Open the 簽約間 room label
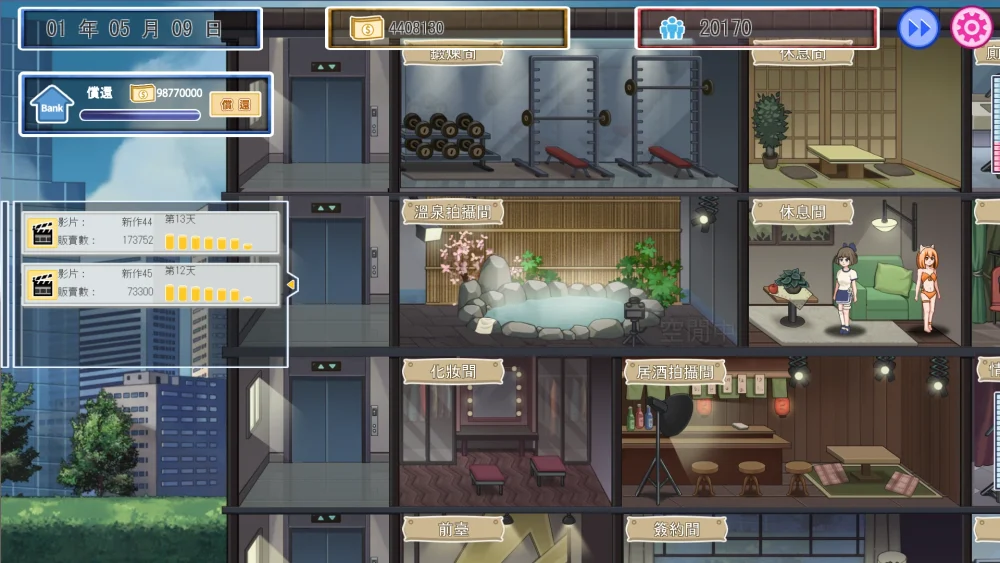This screenshot has width=1000, height=563. [x=676, y=528]
